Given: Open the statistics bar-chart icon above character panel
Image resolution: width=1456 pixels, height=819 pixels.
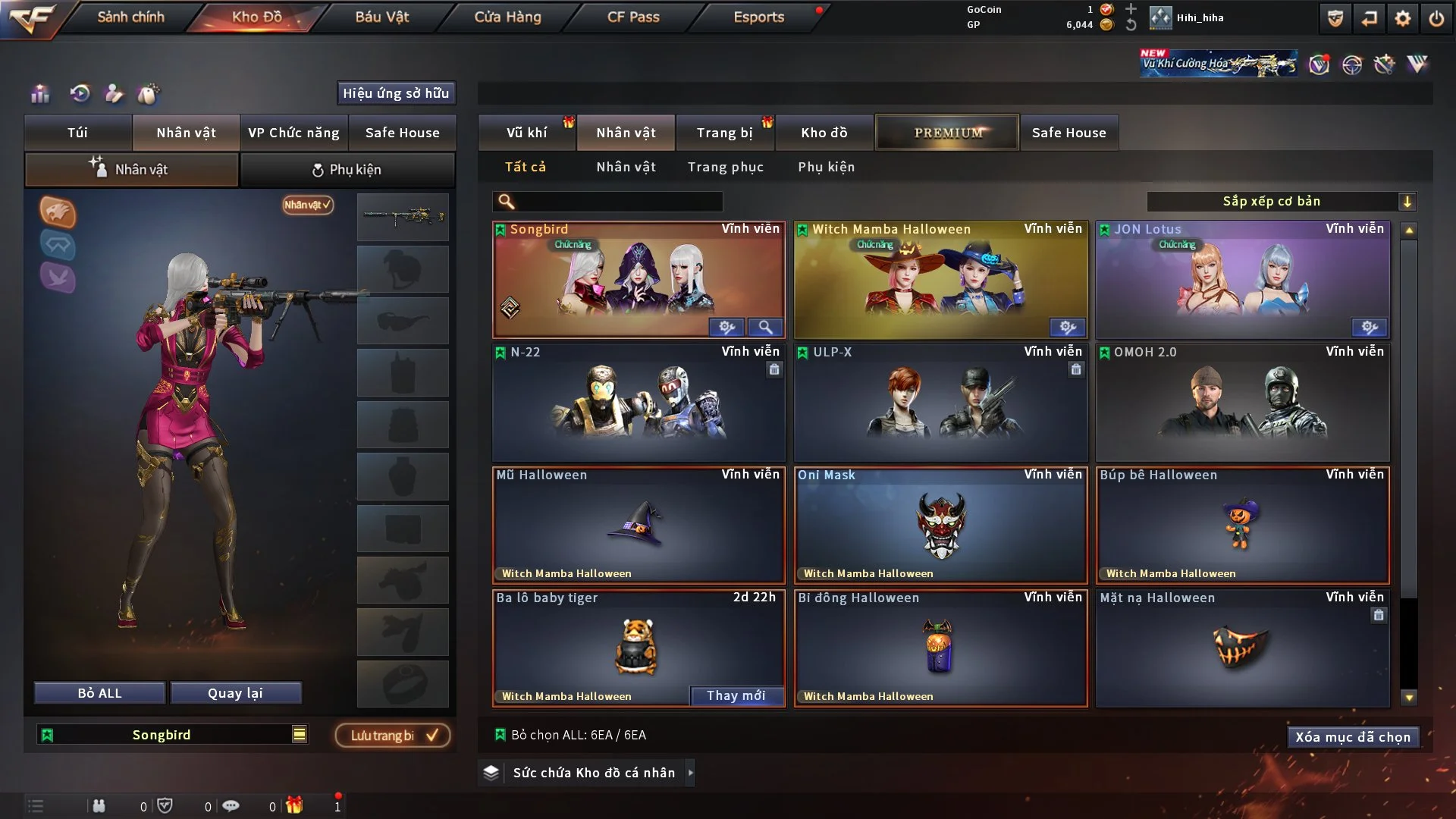Looking at the screenshot, I should [x=39, y=94].
